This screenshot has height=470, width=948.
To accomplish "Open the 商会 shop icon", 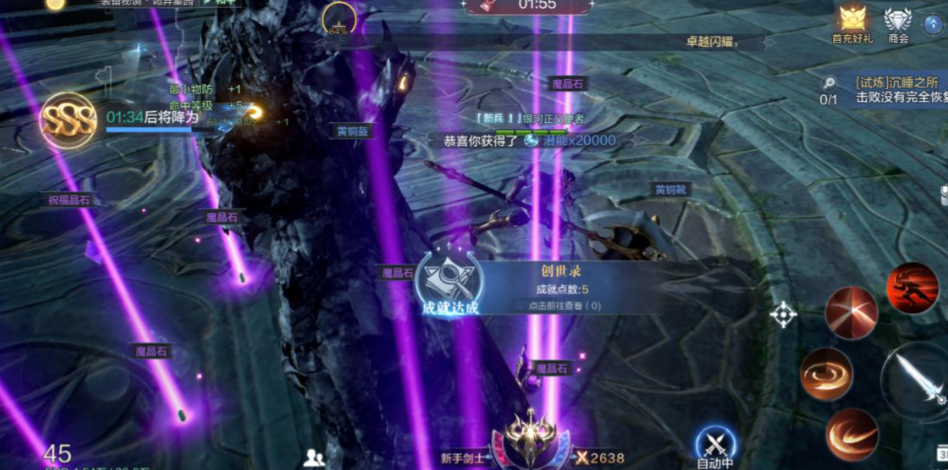I will tap(897, 22).
